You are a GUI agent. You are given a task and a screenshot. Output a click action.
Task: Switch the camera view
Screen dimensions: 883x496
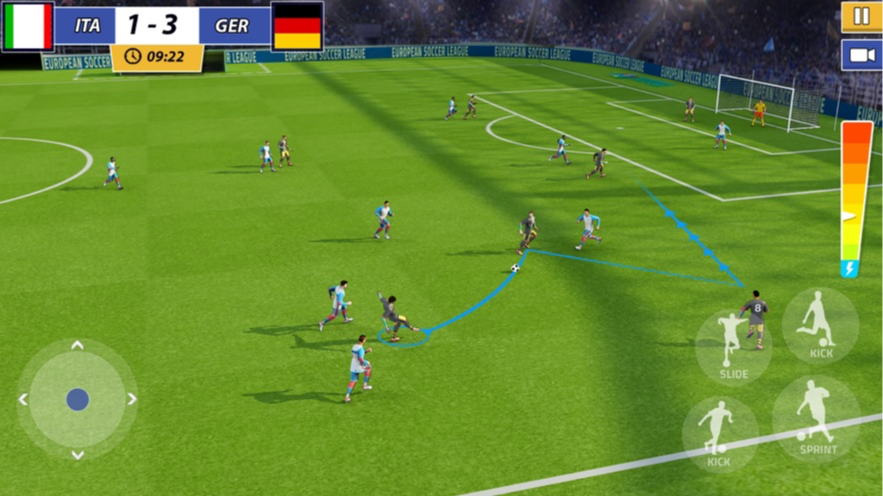(x=860, y=54)
